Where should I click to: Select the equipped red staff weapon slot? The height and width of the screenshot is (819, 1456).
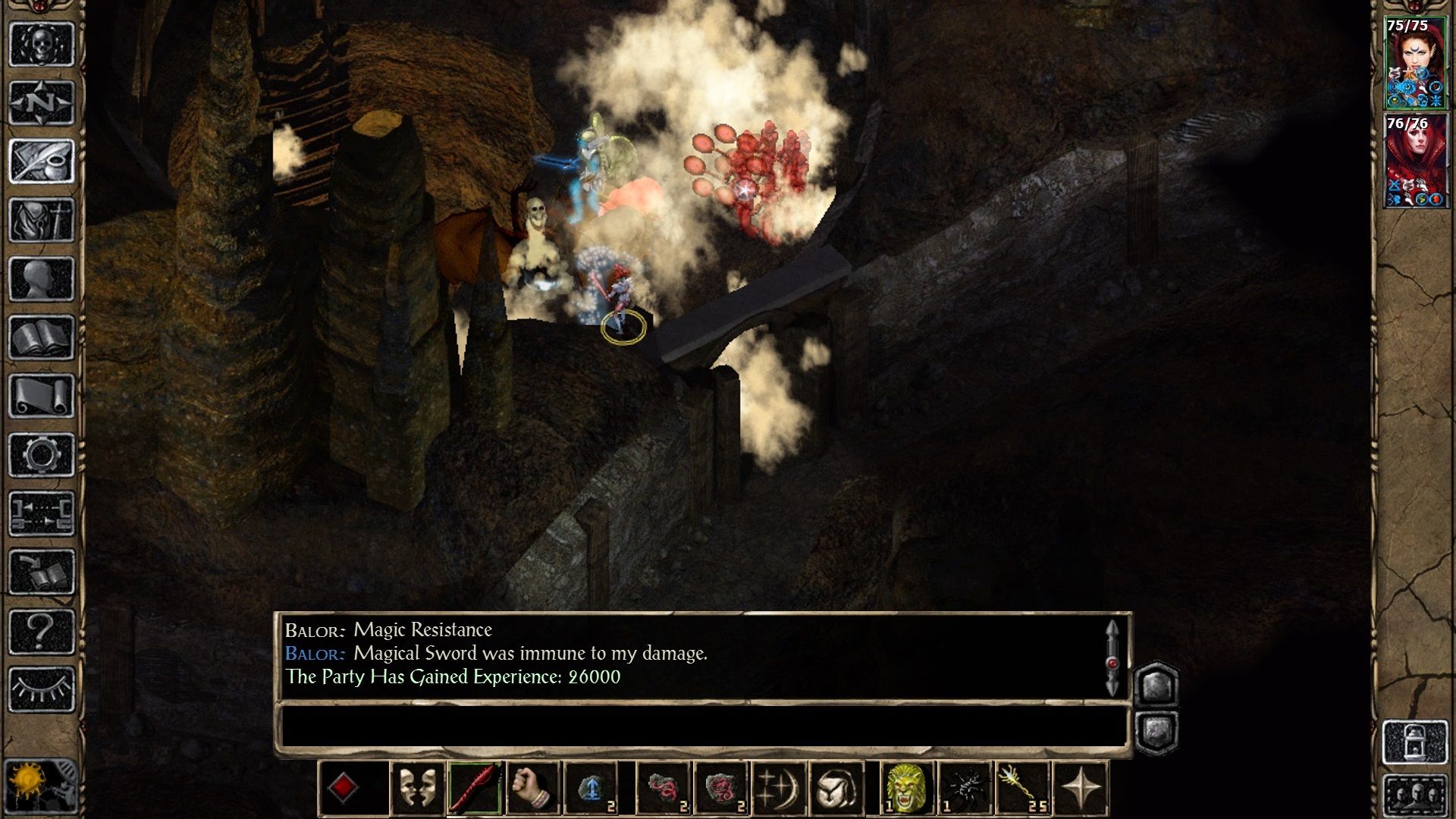(475, 789)
